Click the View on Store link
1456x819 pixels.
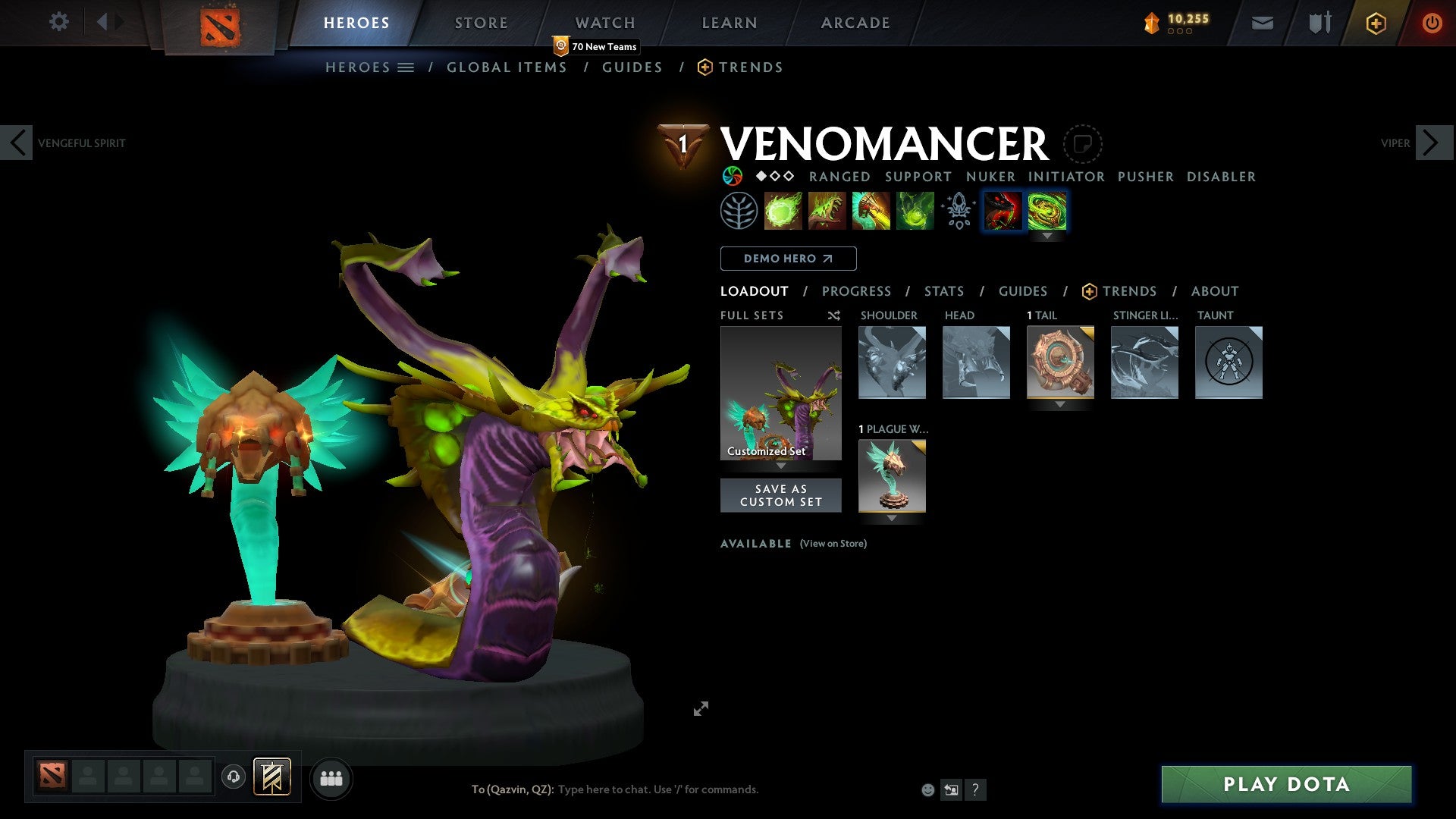pyautogui.click(x=833, y=544)
